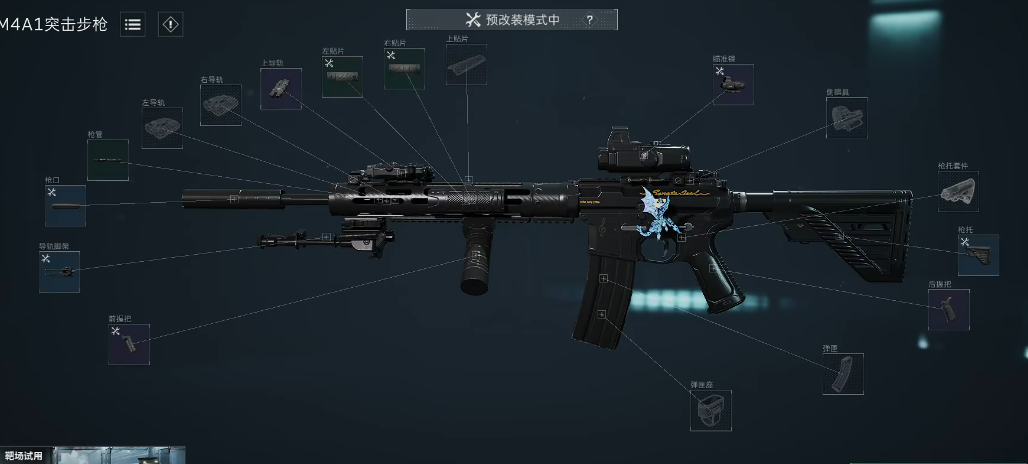Open the attachment list view button
The width and height of the screenshot is (1028, 464).
[133, 24]
